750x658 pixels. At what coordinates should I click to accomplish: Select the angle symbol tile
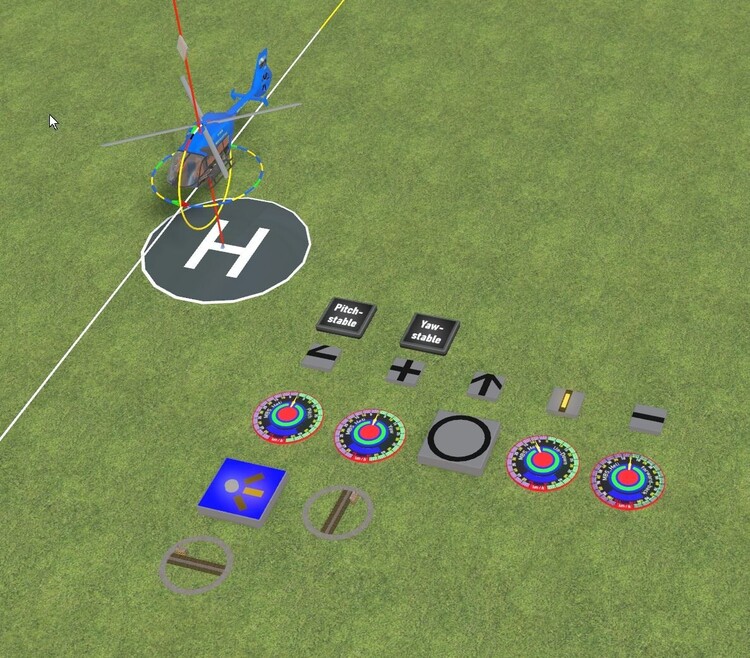[321, 355]
